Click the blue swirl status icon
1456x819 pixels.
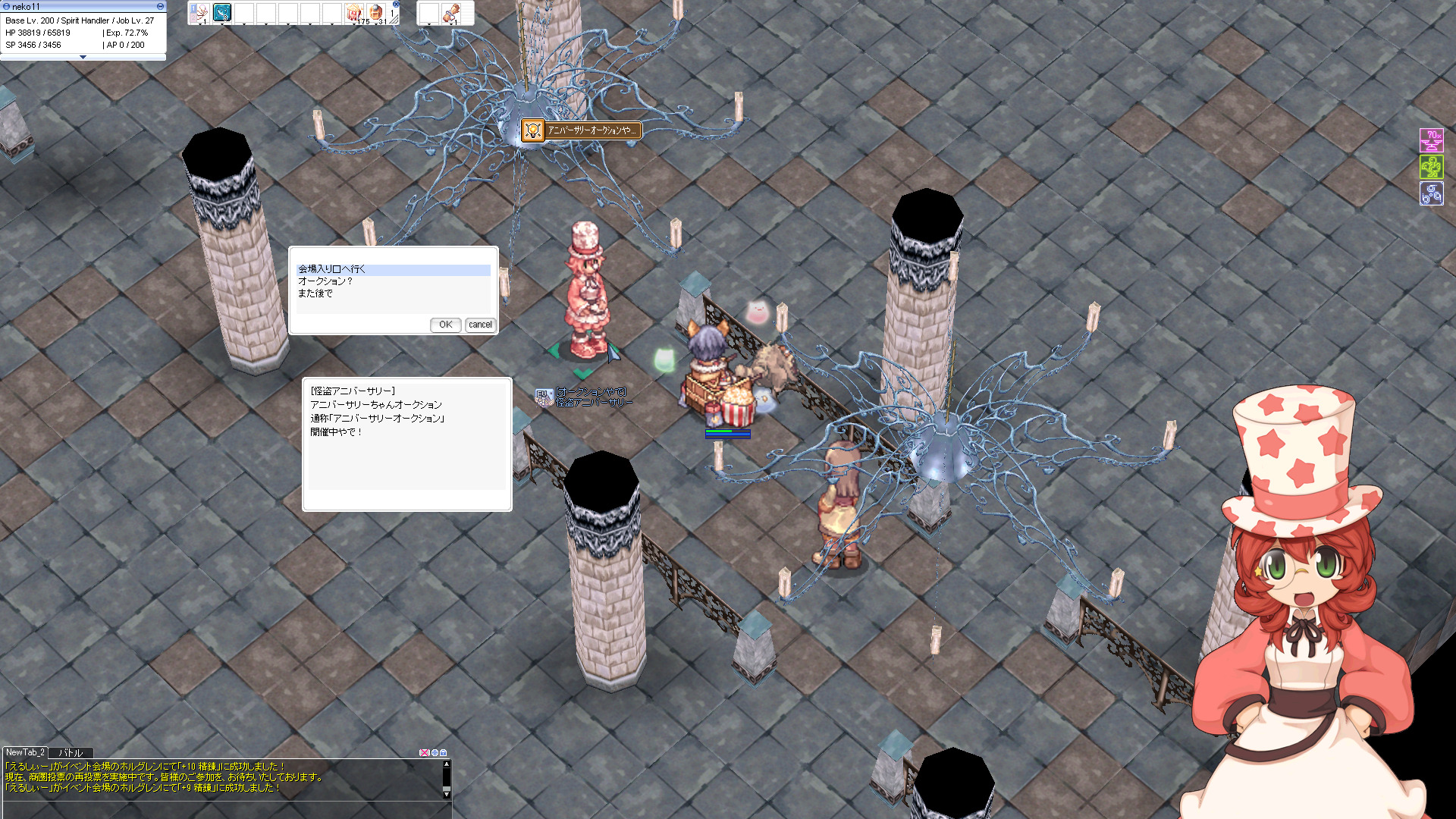point(1431,193)
